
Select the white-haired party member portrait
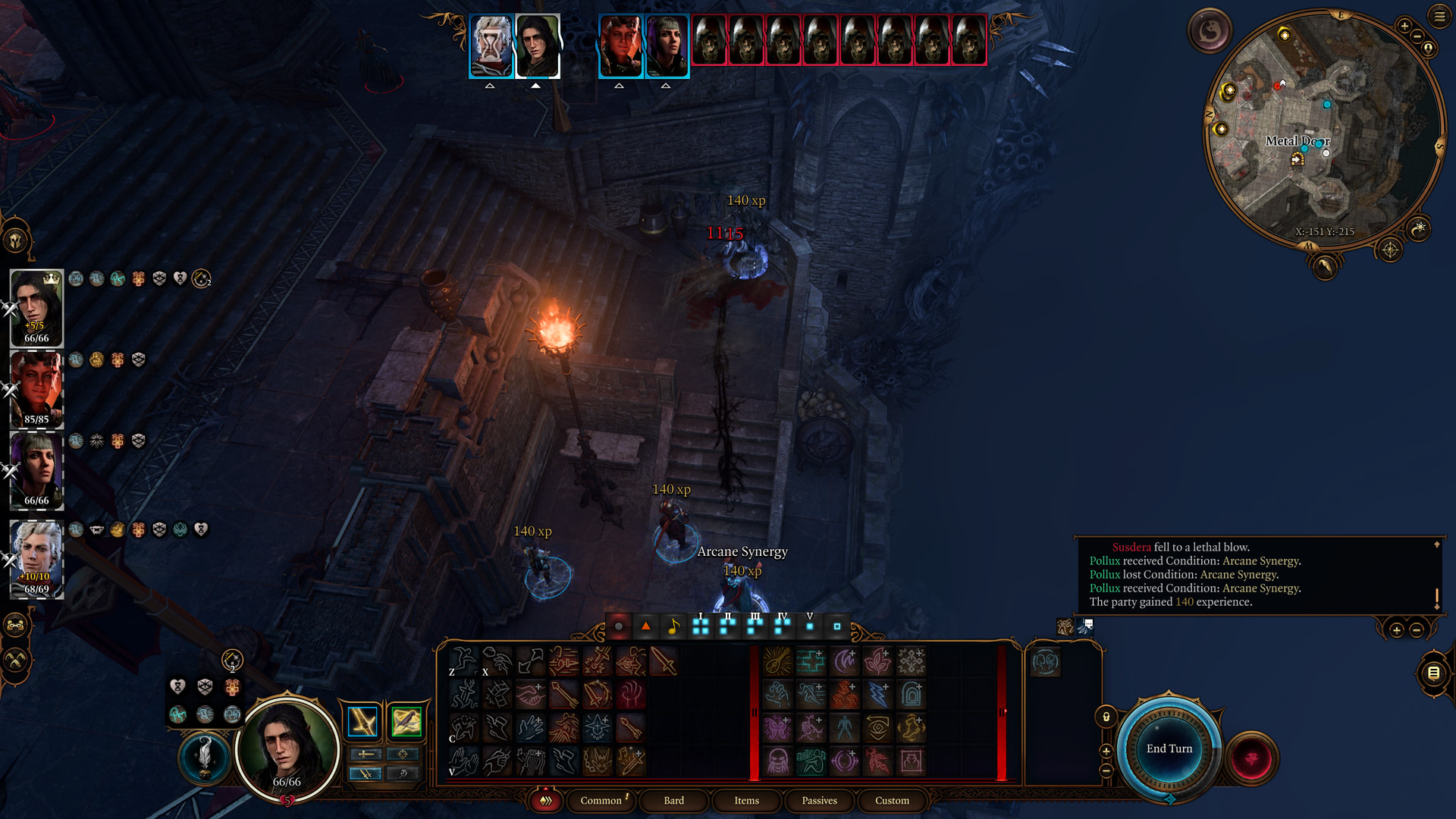[x=36, y=559]
